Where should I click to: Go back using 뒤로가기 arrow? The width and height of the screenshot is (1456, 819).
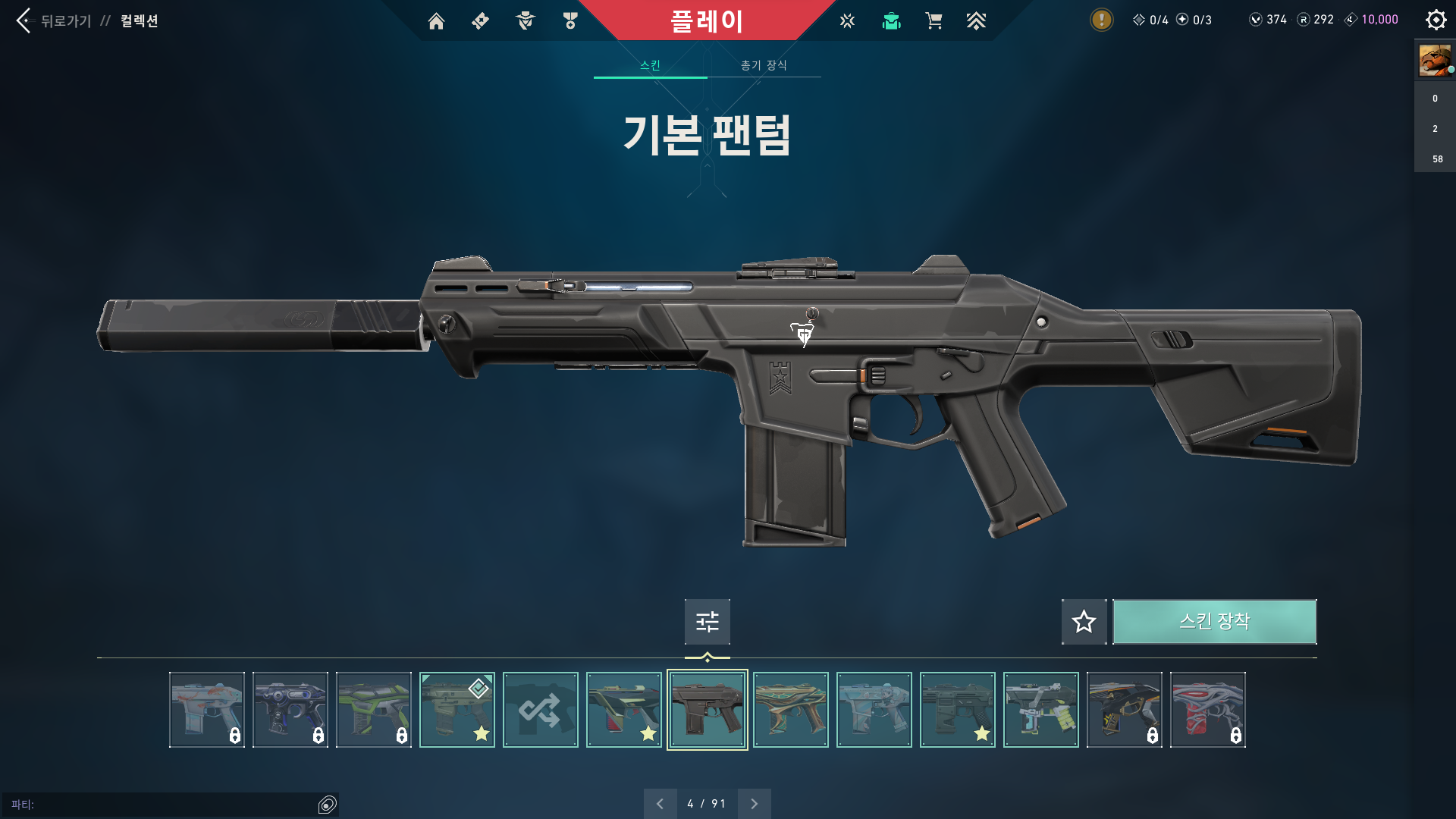(x=25, y=20)
